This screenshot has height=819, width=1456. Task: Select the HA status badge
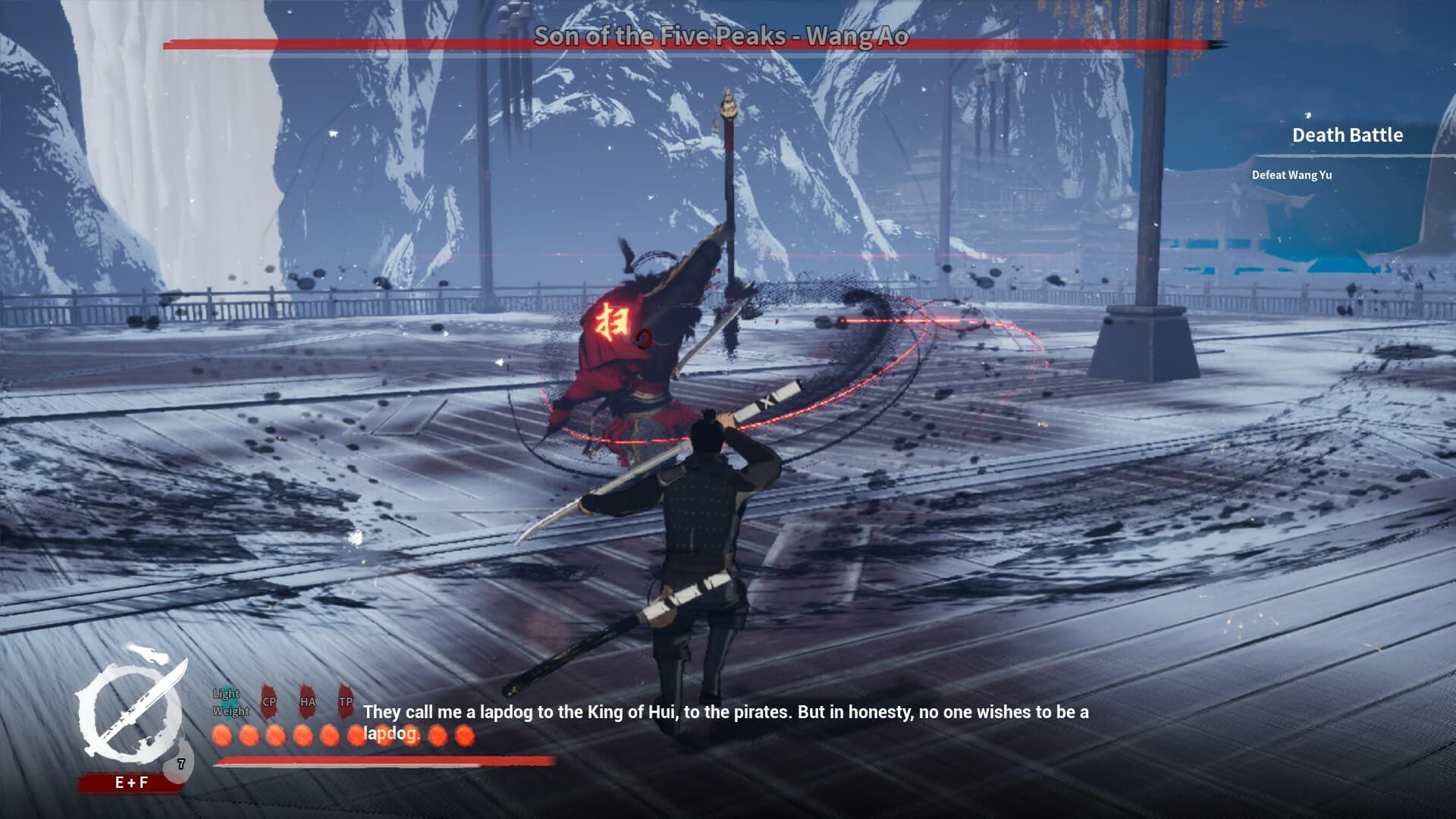(x=307, y=701)
